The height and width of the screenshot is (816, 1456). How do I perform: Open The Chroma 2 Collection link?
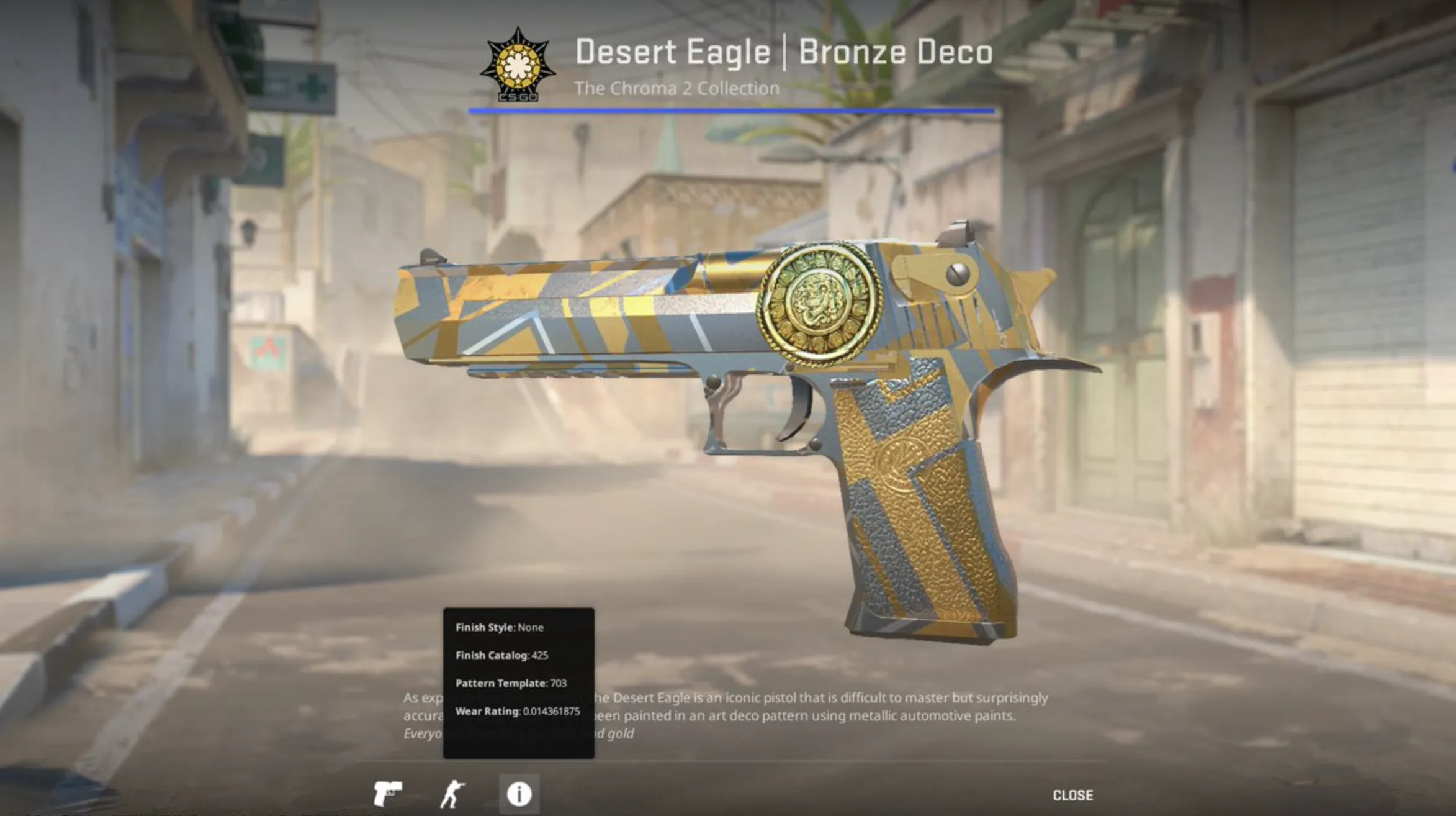pos(676,87)
